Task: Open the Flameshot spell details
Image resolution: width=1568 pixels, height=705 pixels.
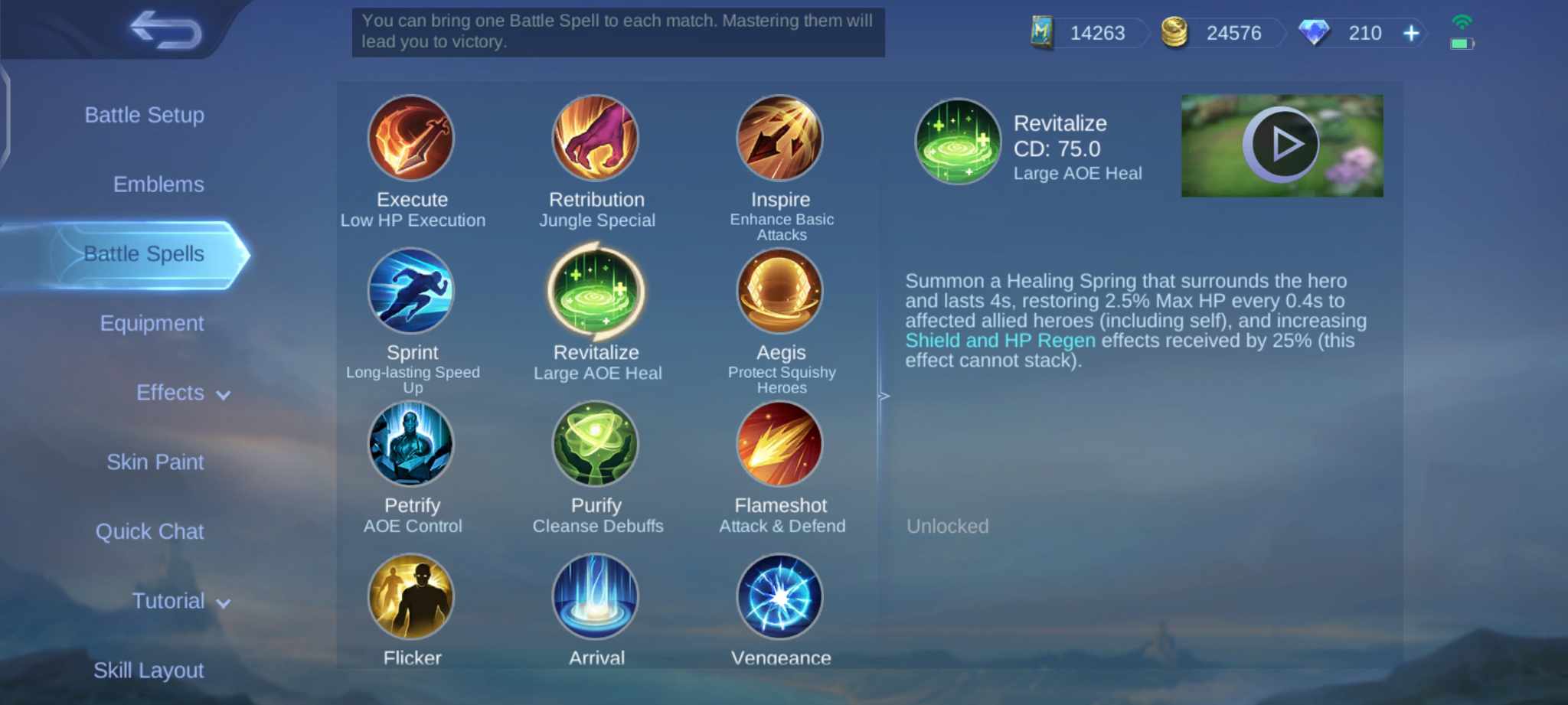Action: (x=780, y=445)
